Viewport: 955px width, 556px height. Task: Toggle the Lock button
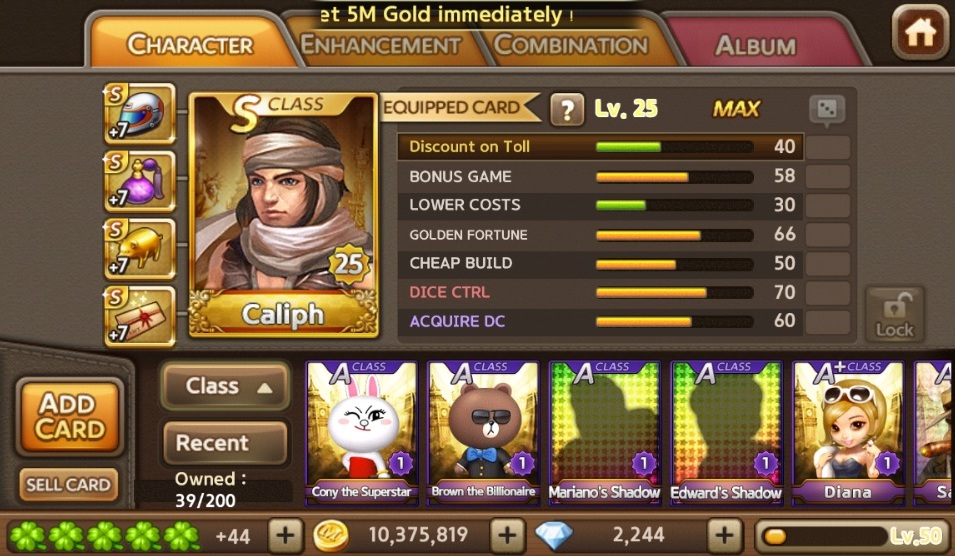pos(894,315)
